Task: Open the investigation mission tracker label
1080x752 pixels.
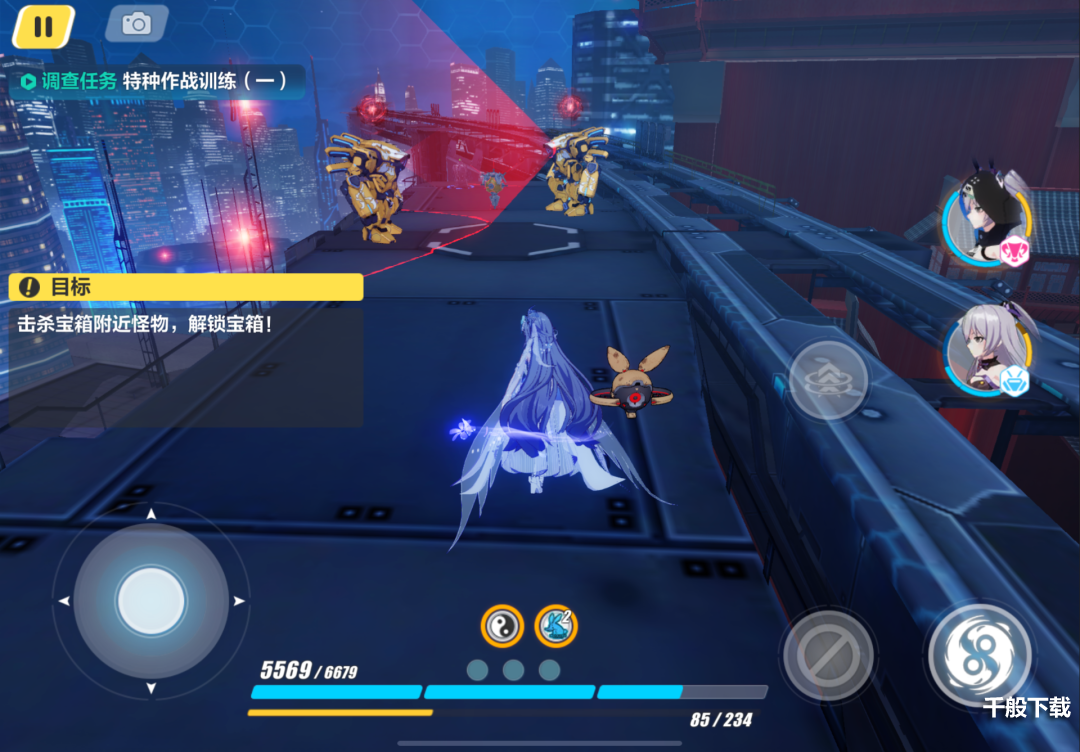Action: click(x=154, y=82)
